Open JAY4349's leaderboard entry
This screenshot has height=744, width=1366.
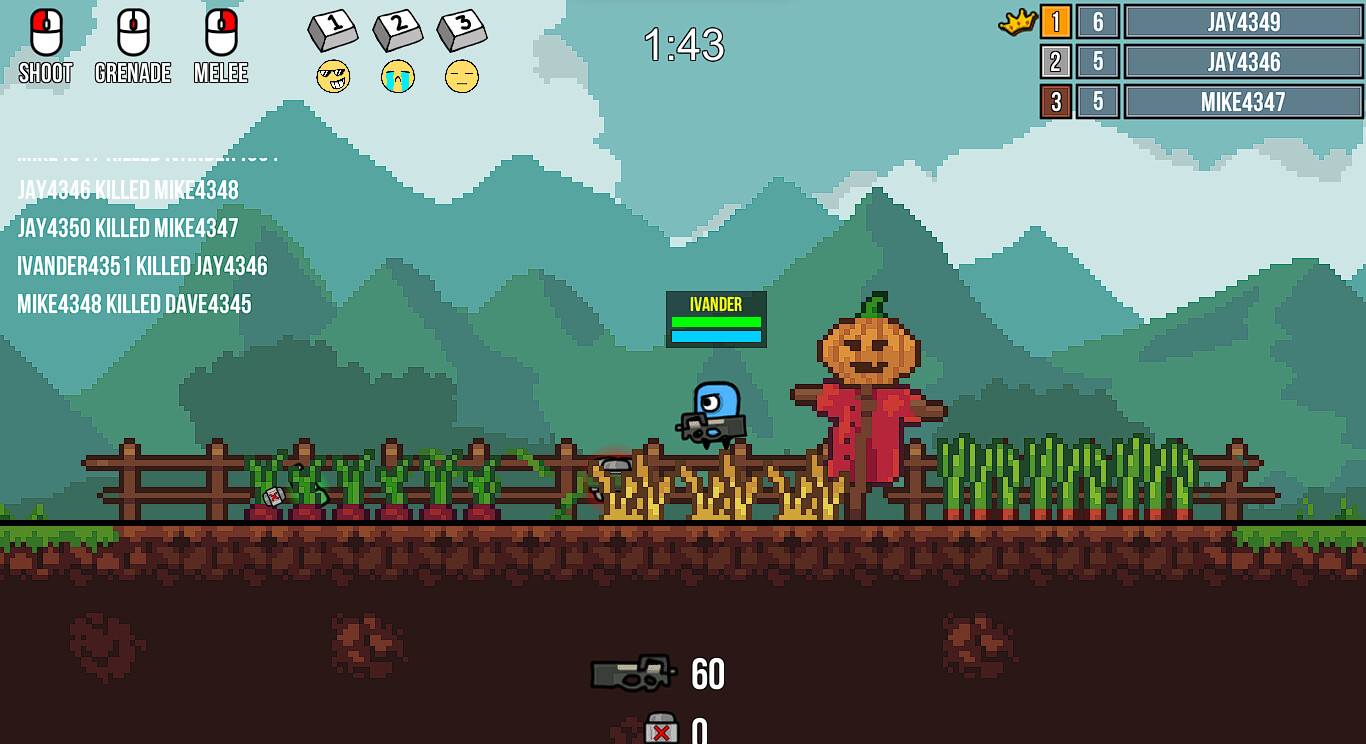(1243, 22)
